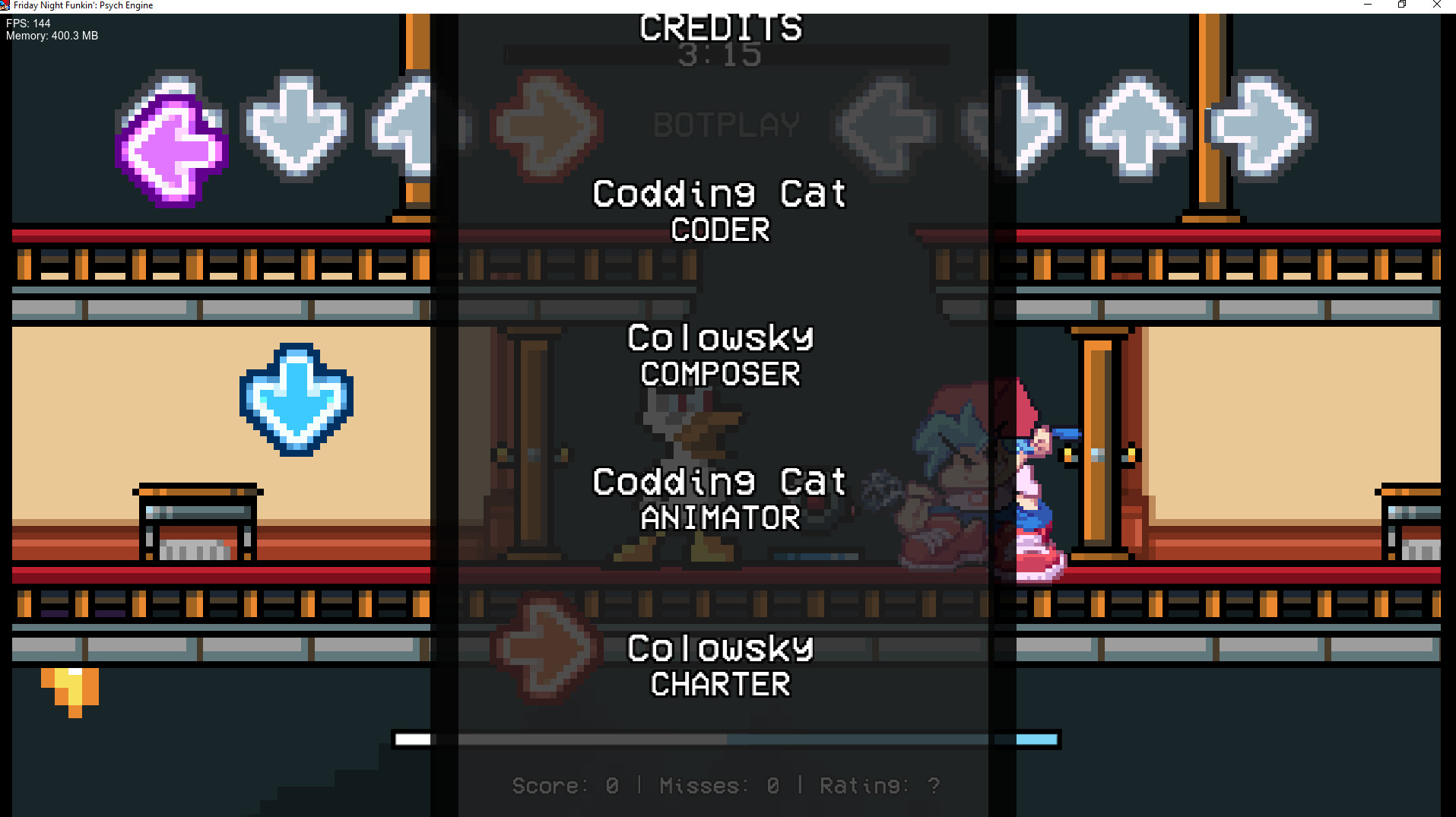Toggle BOTPLAY mode
This screenshot has width=1456, height=817.
point(725,124)
